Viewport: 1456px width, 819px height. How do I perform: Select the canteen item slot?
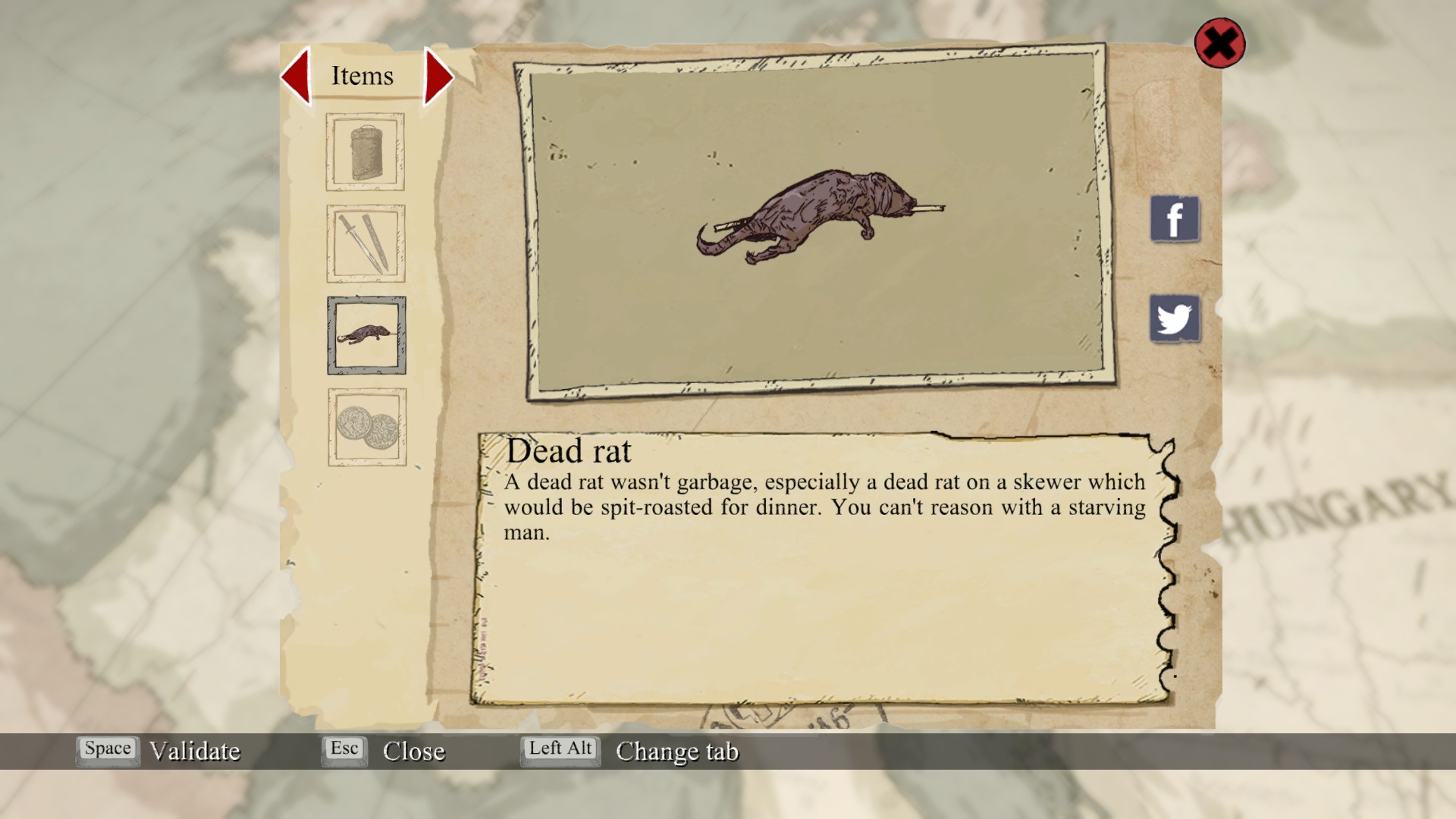(x=366, y=152)
